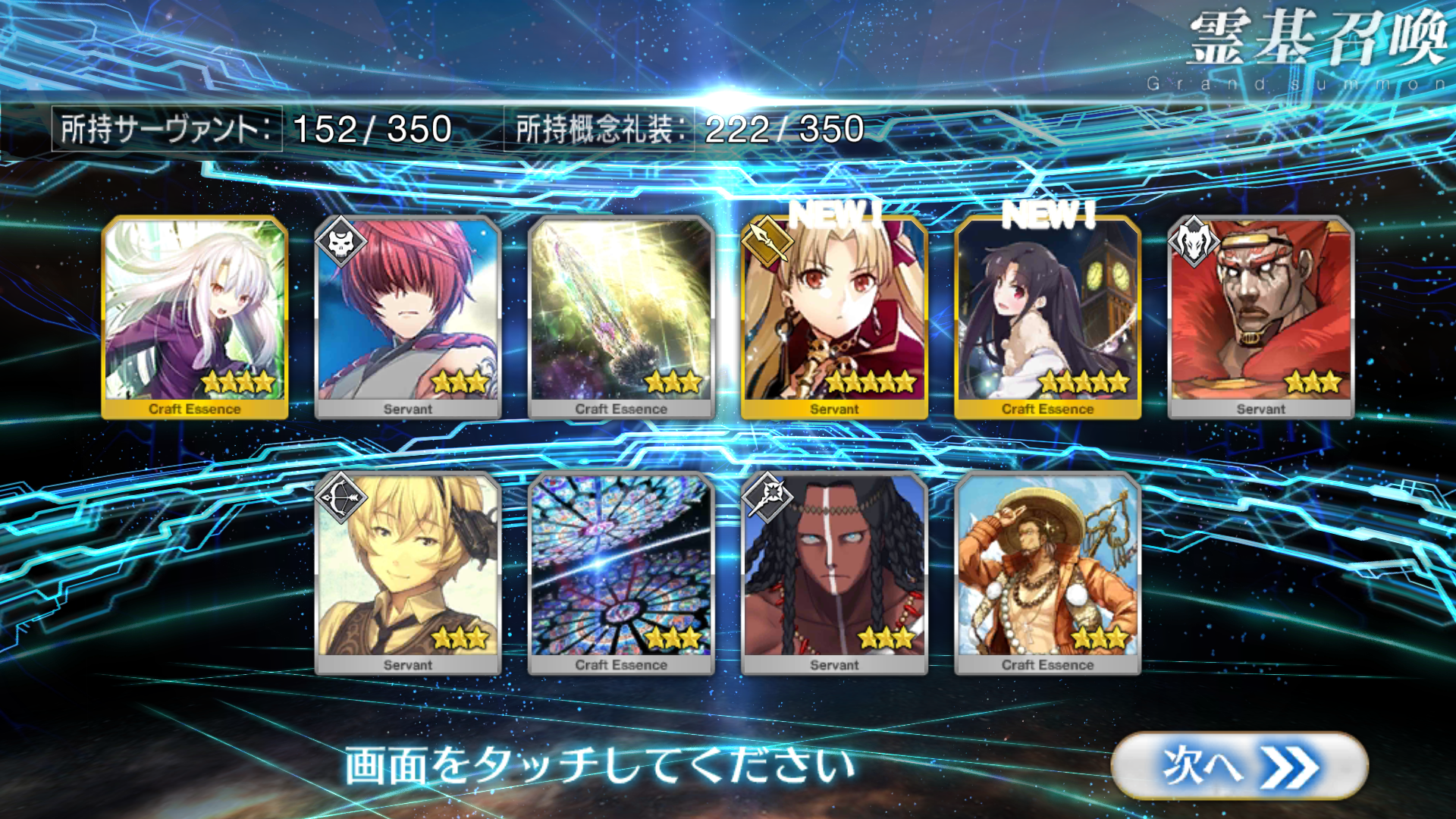Viewport: 1456px width, 819px height.
Task: Tap the 次へ next button
Action: (1239, 766)
